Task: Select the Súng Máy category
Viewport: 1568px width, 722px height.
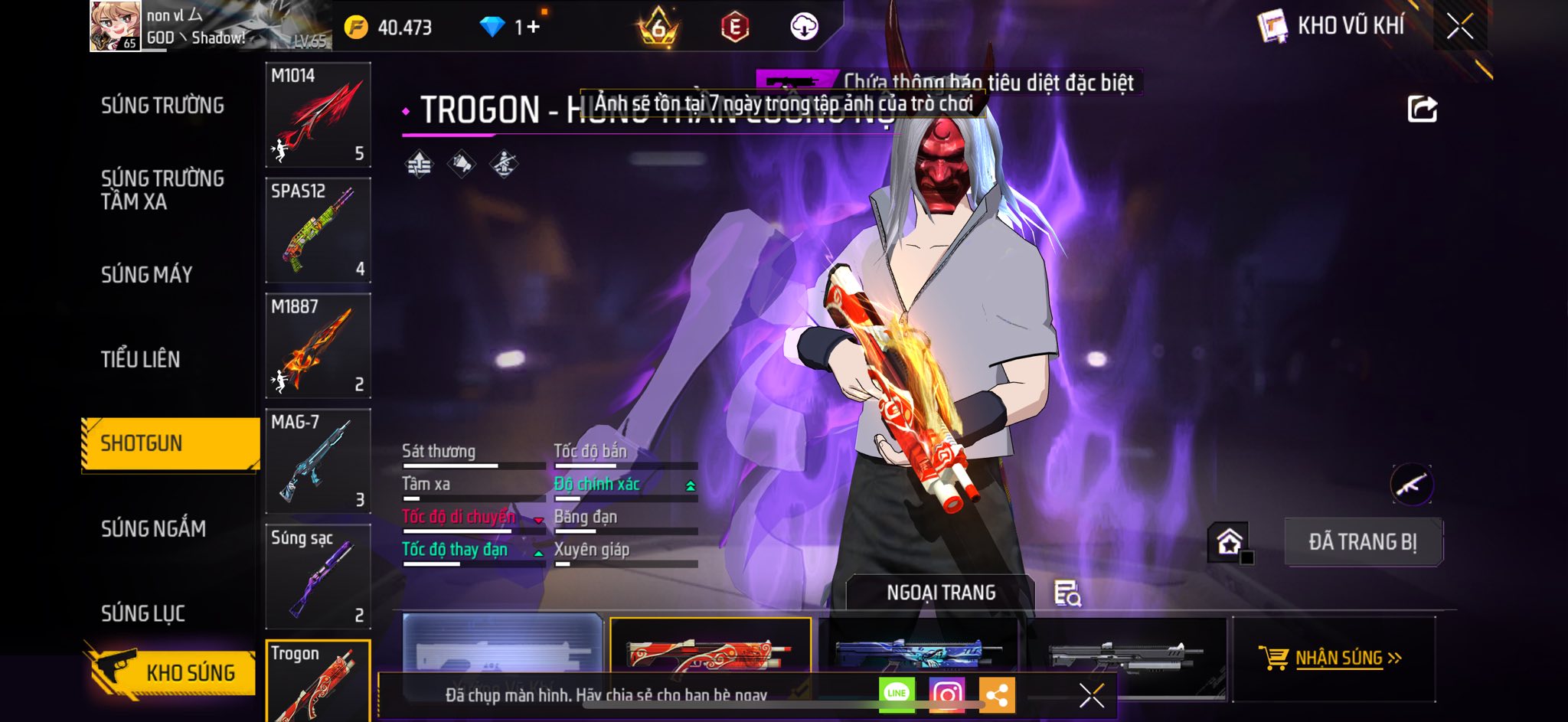Action: point(147,275)
